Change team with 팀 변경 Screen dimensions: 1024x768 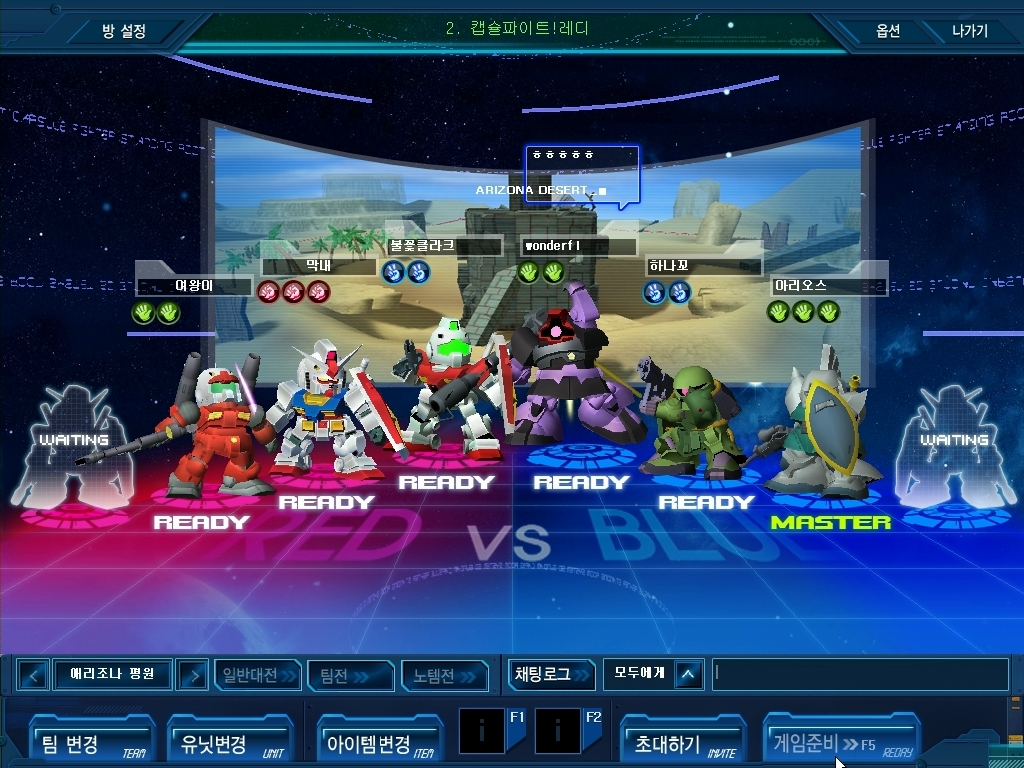click(x=90, y=740)
